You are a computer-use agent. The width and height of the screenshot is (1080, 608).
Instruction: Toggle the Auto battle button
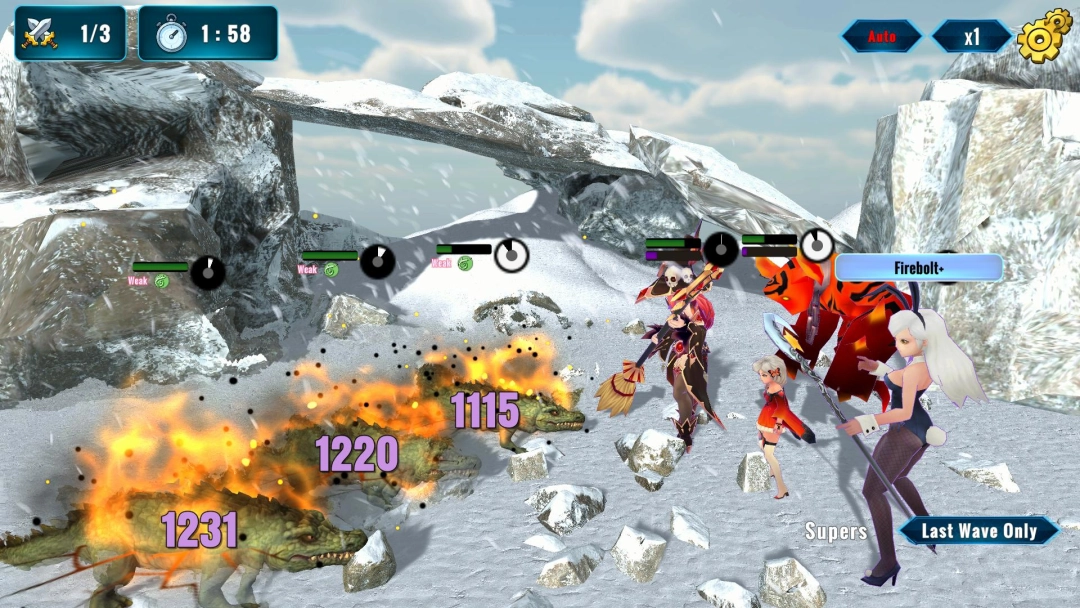(x=881, y=37)
